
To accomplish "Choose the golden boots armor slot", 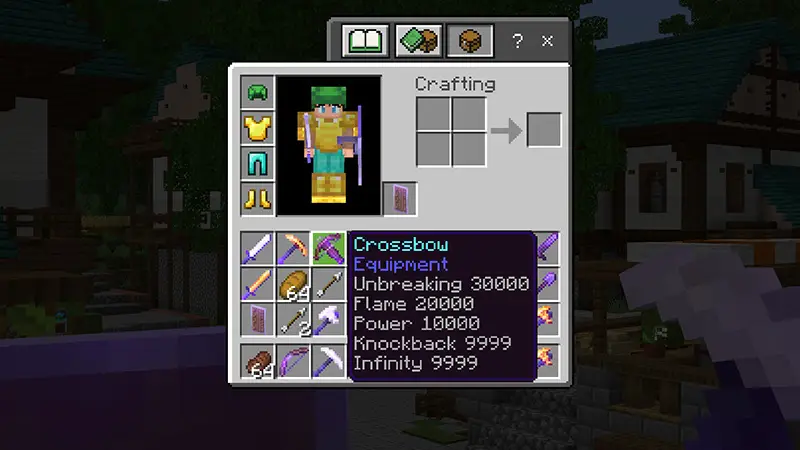I will tap(257, 197).
